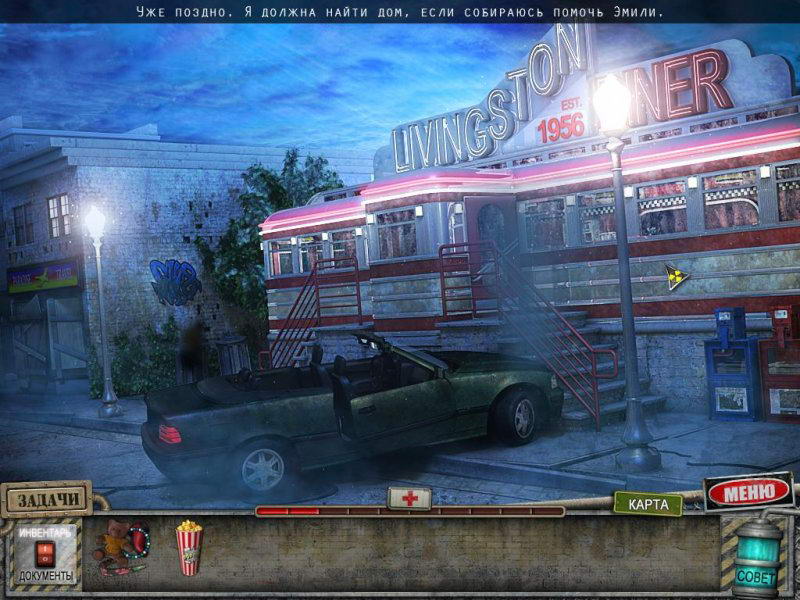Click the red cross first-aid icon
The height and width of the screenshot is (600, 800).
(x=409, y=498)
